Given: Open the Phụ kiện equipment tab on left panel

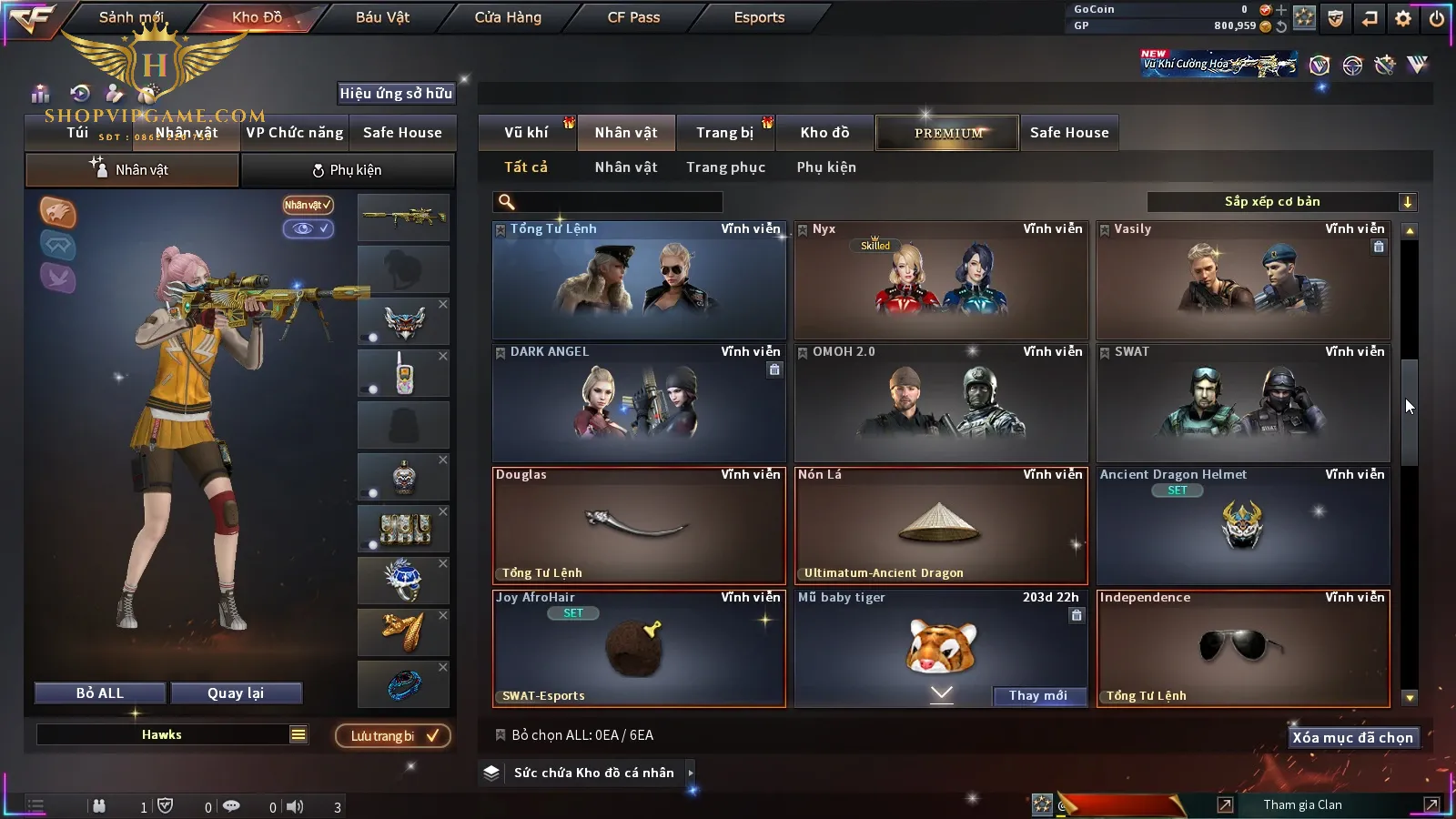Looking at the screenshot, I should (347, 170).
